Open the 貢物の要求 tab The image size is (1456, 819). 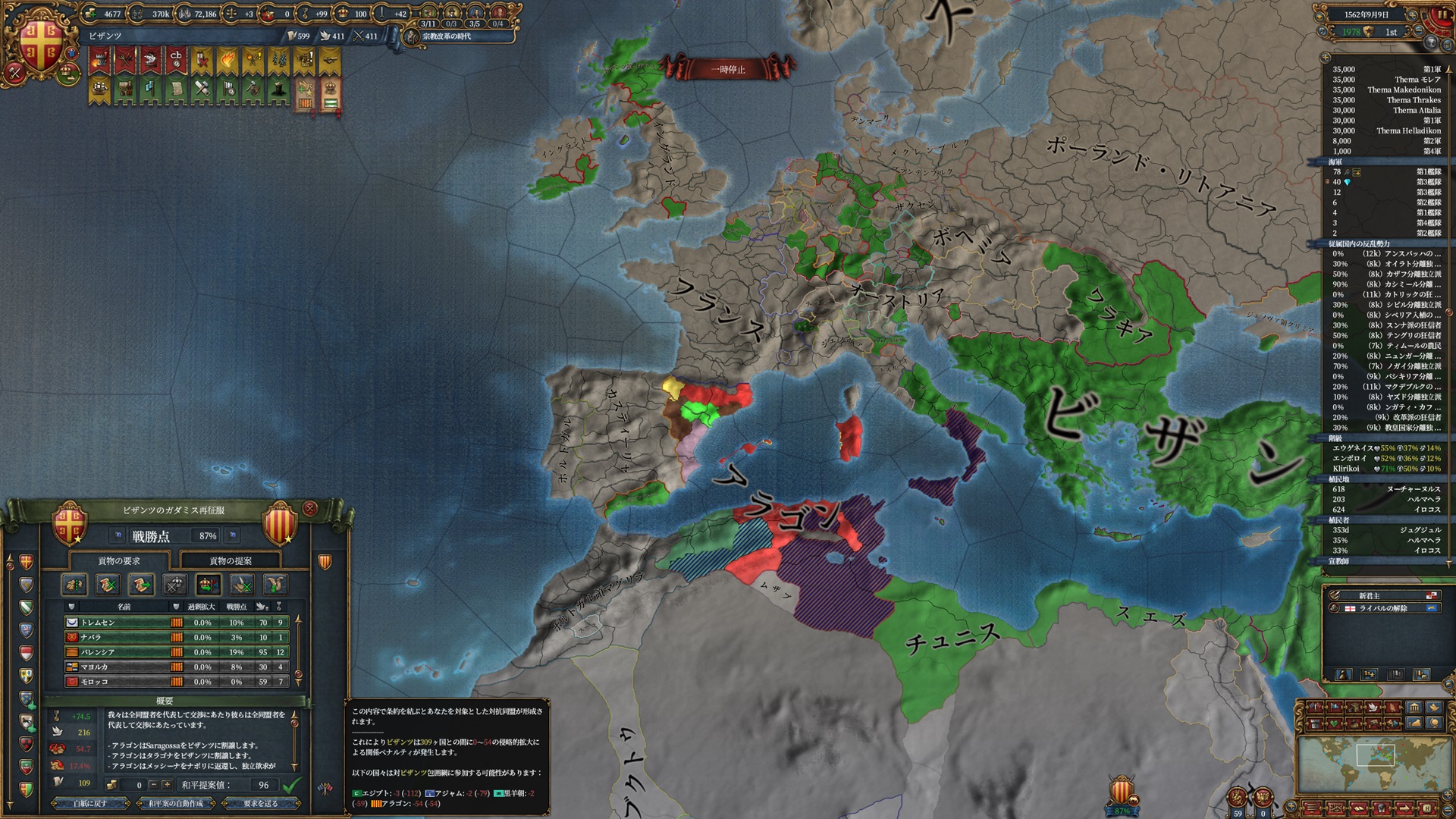(119, 561)
